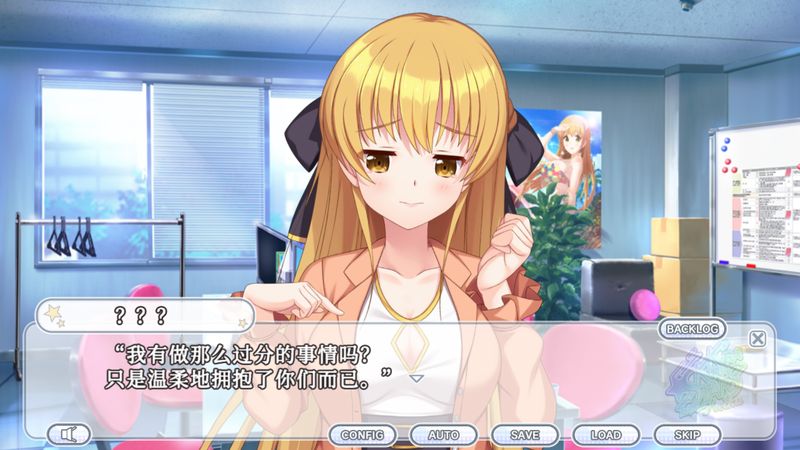Open the CONFIG settings
The image size is (800, 450).
coord(362,435)
